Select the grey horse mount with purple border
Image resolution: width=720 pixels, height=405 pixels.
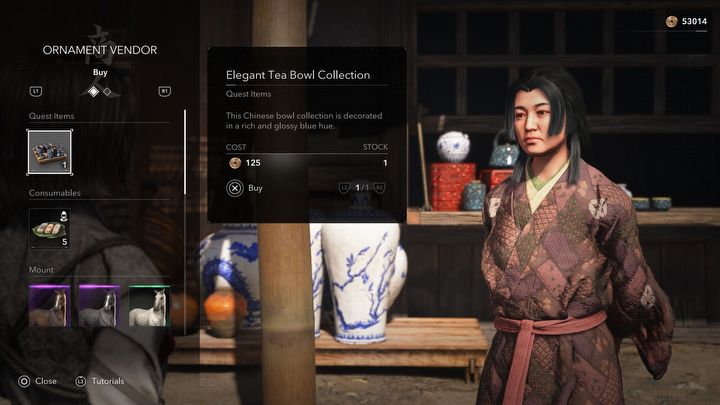[x=99, y=306]
